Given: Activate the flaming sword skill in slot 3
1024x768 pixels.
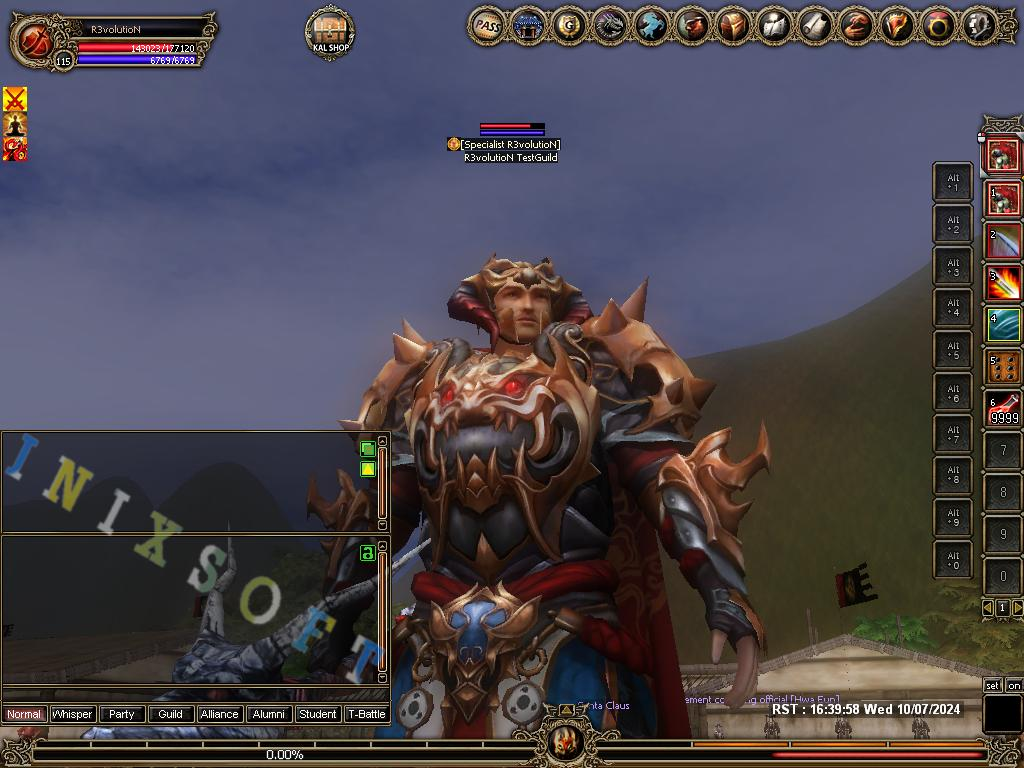Looking at the screenshot, I should 1004,283.
